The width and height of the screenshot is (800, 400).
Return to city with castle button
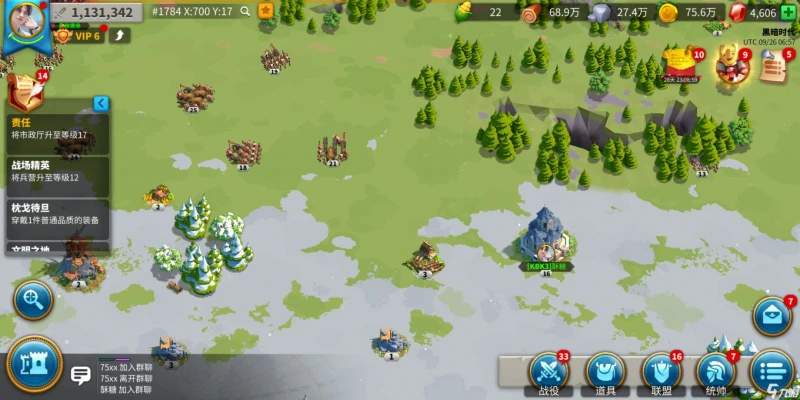(x=33, y=366)
